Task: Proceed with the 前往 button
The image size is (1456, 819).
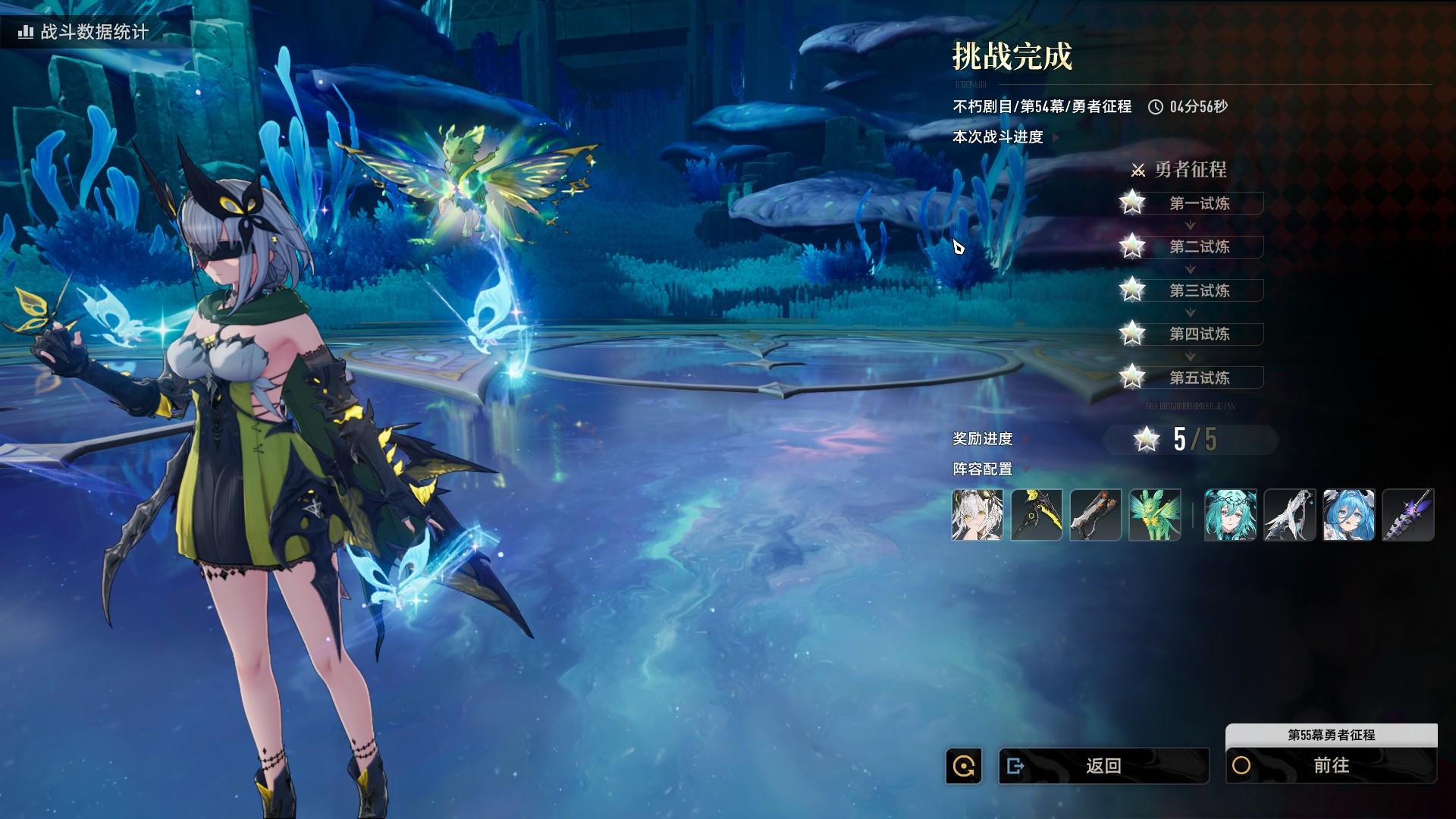Action: click(1331, 766)
